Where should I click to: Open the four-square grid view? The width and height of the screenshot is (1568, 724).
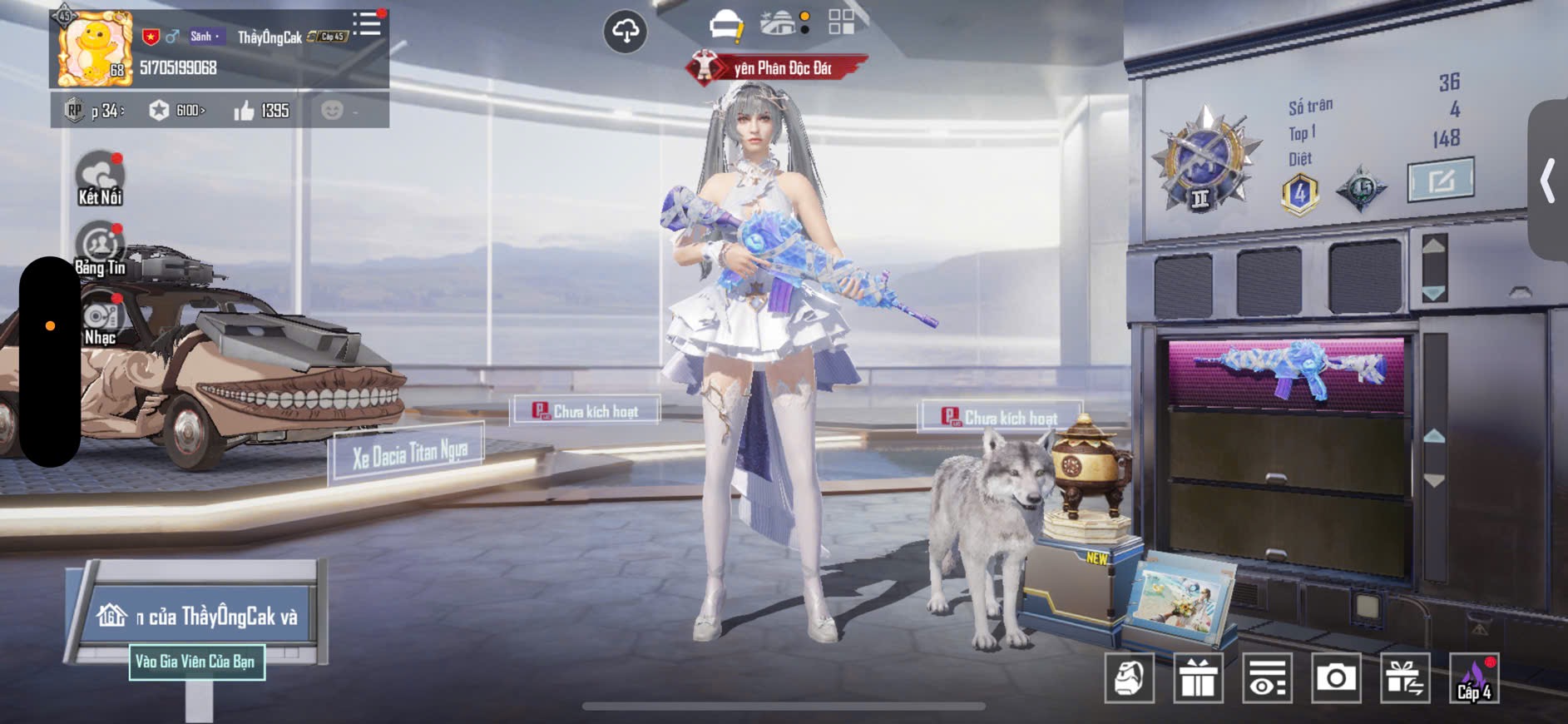pyautogui.click(x=841, y=22)
